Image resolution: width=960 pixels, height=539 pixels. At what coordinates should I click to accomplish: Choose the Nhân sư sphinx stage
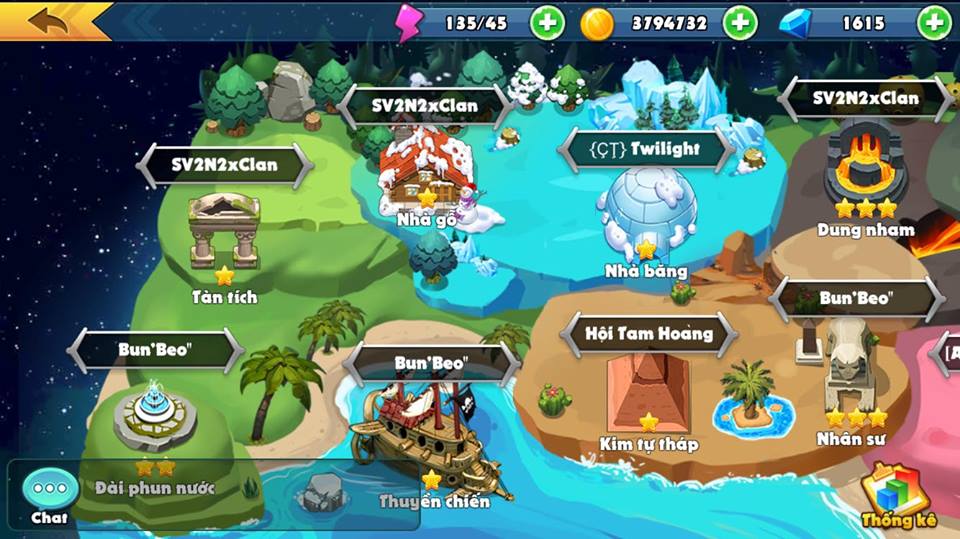pos(851,374)
